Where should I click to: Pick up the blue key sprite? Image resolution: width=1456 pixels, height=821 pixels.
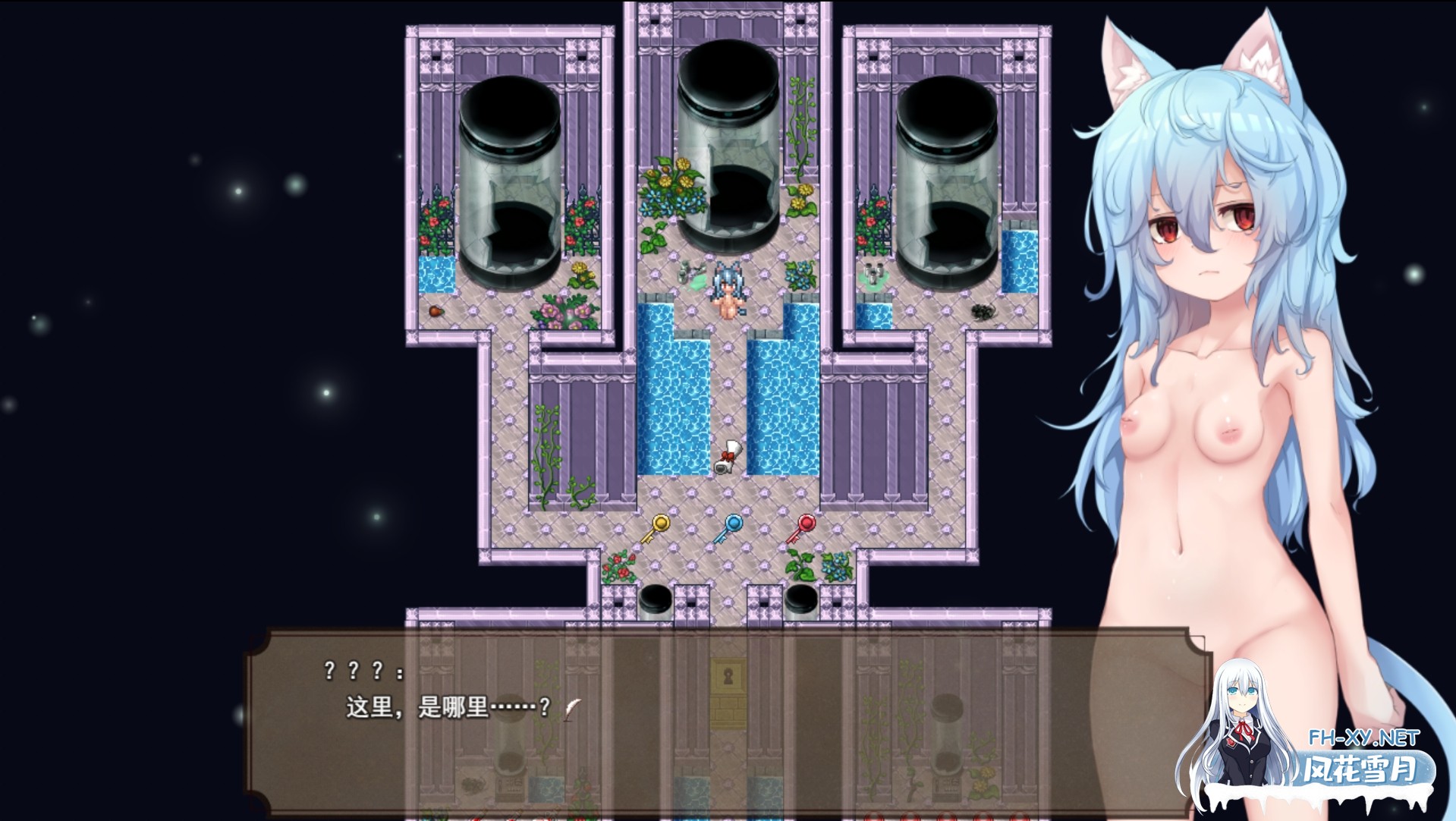pyautogui.click(x=731, y=529)
